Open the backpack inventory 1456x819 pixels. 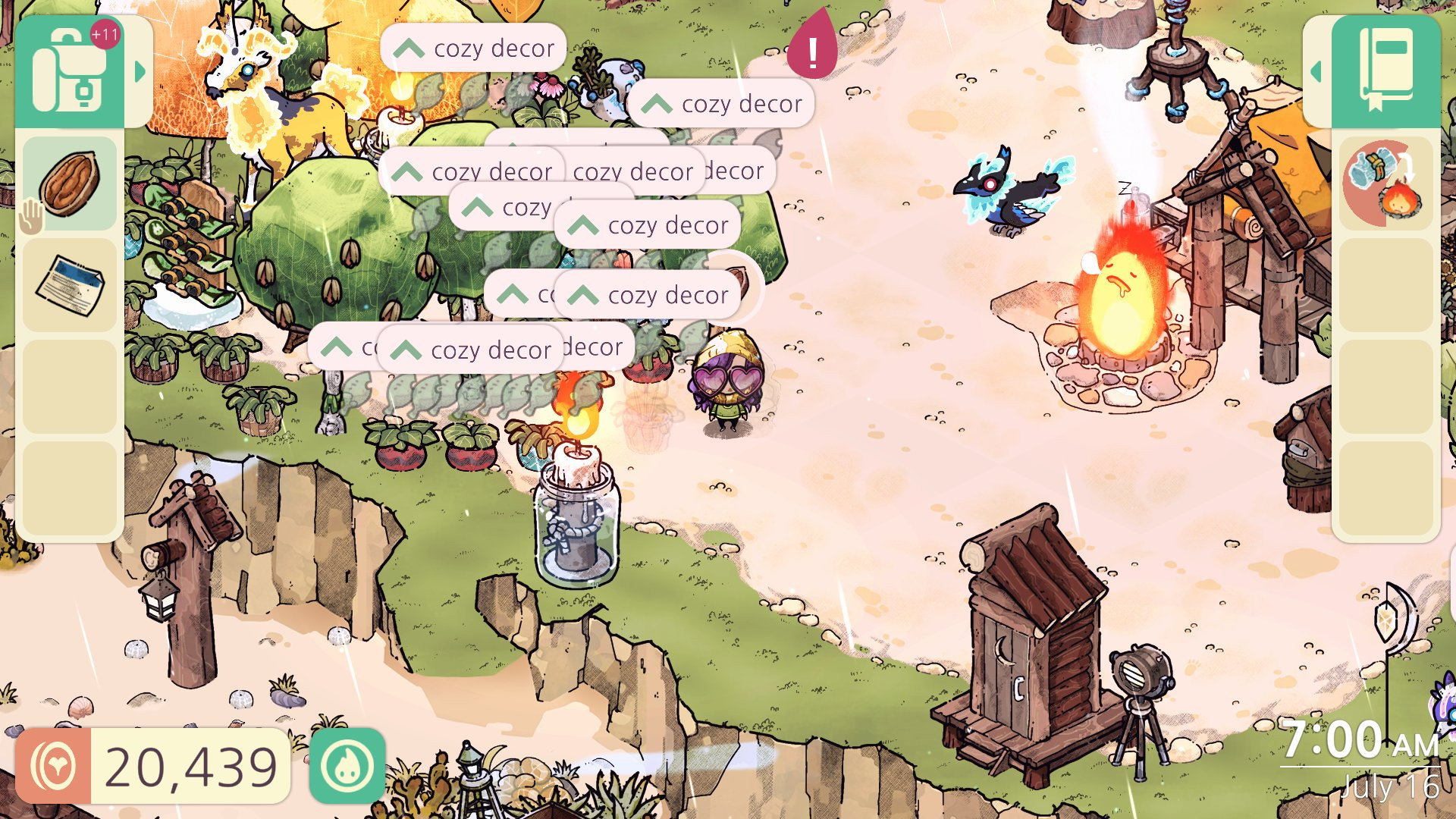[69, 73]
